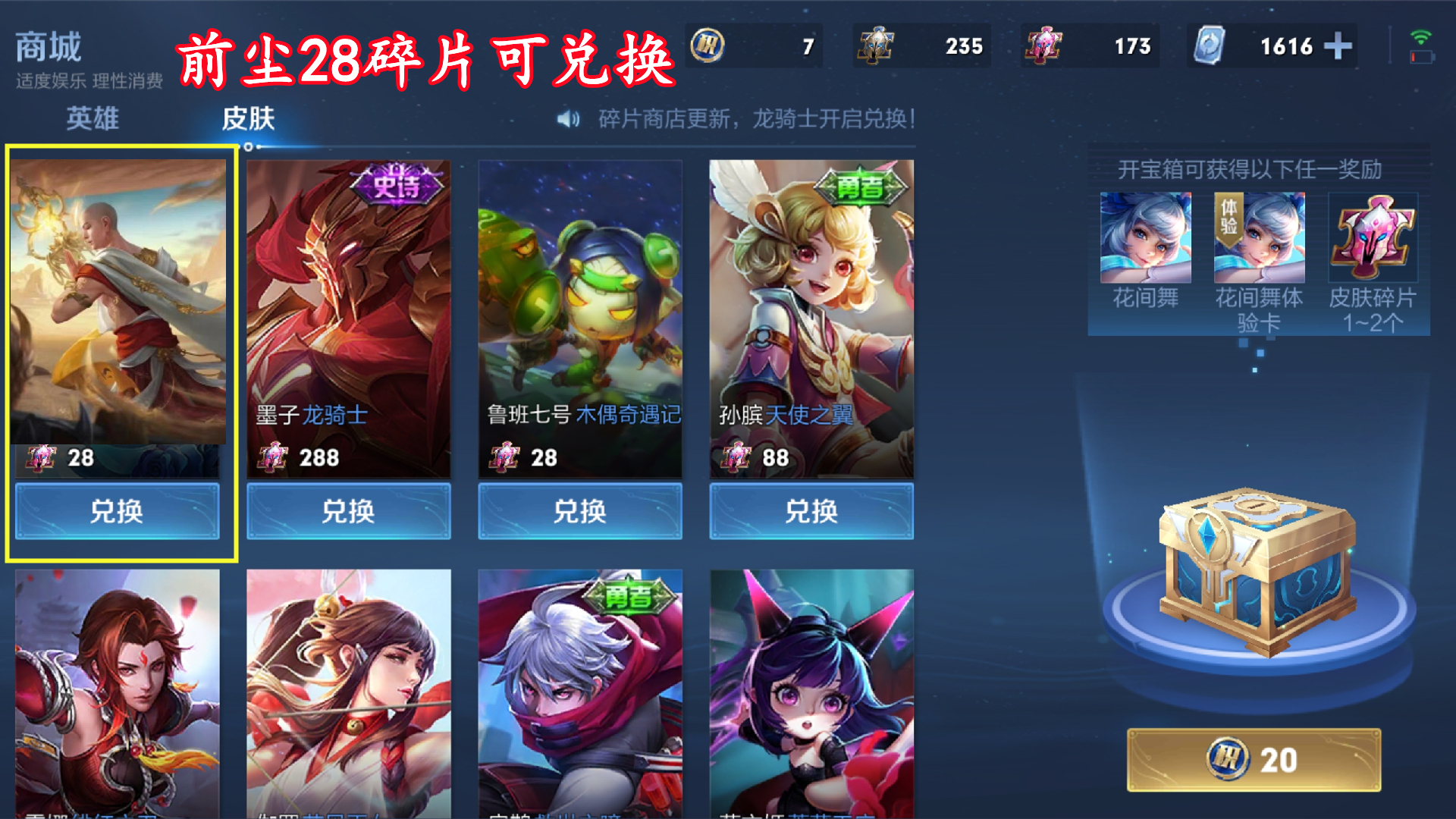Click the announcement speaker icon

pyautogui.click(x=568, y=120)
